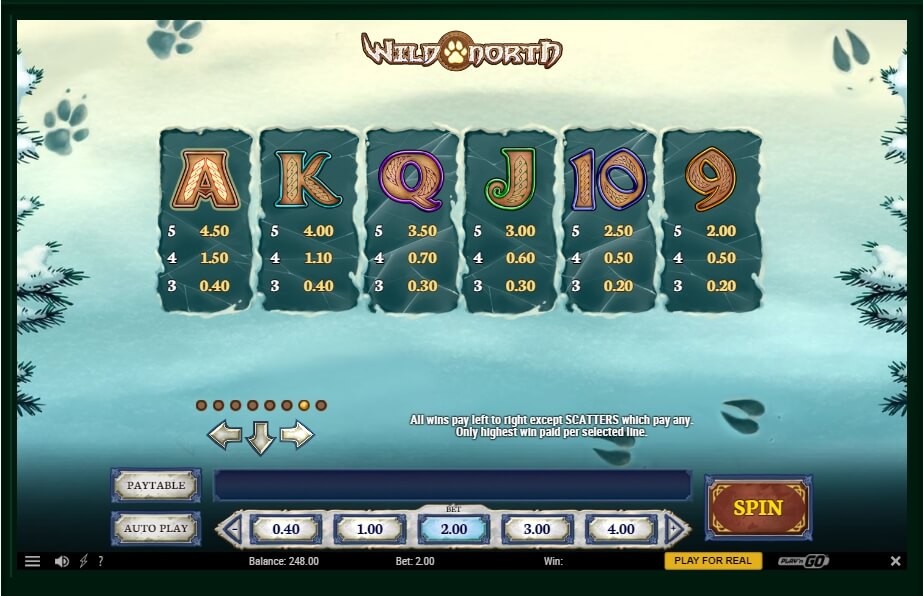Viewport: 923px width, 596px height.
Task: Toggle the sound speaker icon
Action: pyautogui.click(x=61, y=561)
